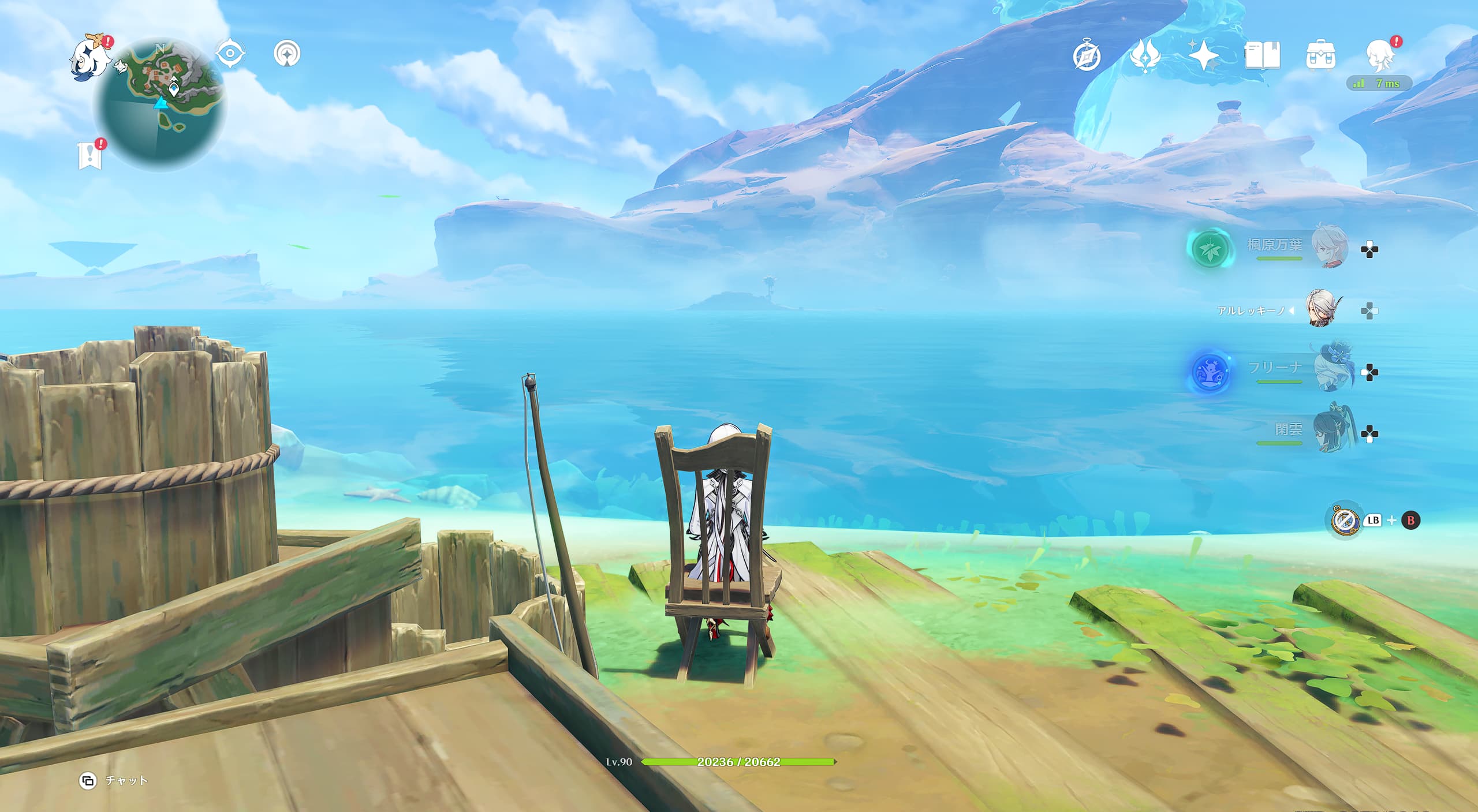
Task: Select active character アルレッキーノ
Action: pos(1323,310)
